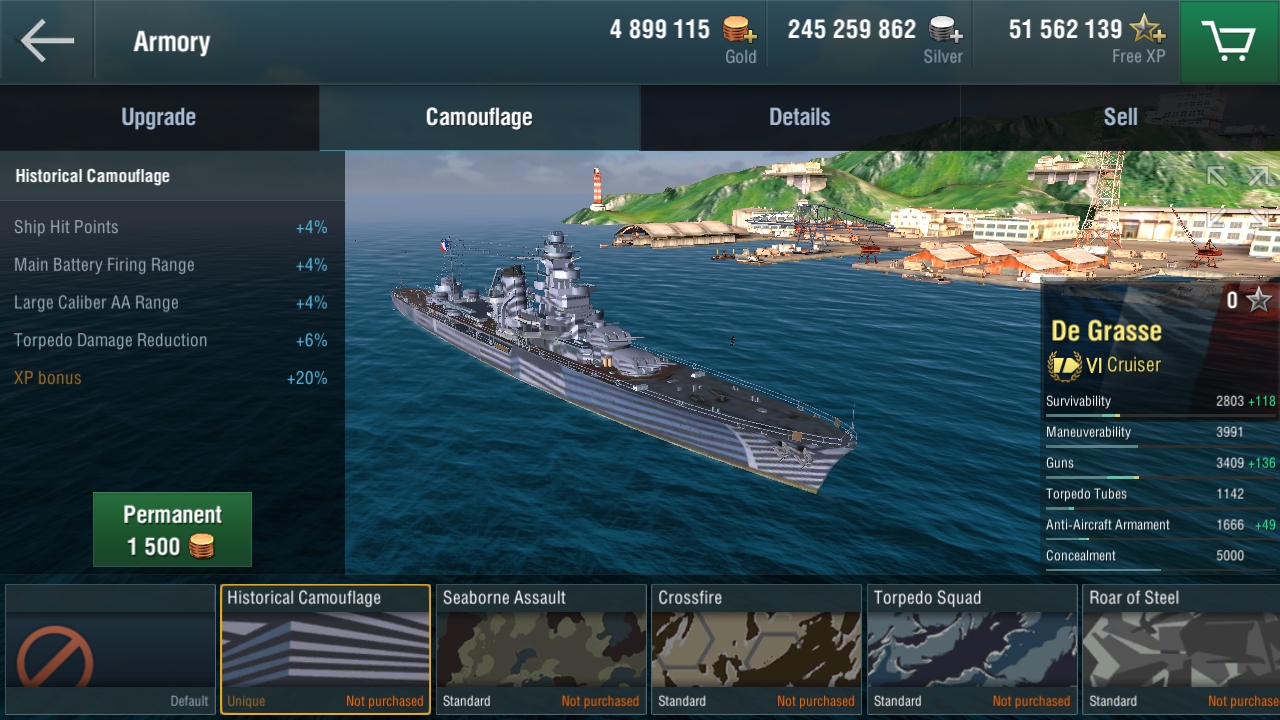Choose the Torpedo Squad camouflage

(x=972, y=650)
